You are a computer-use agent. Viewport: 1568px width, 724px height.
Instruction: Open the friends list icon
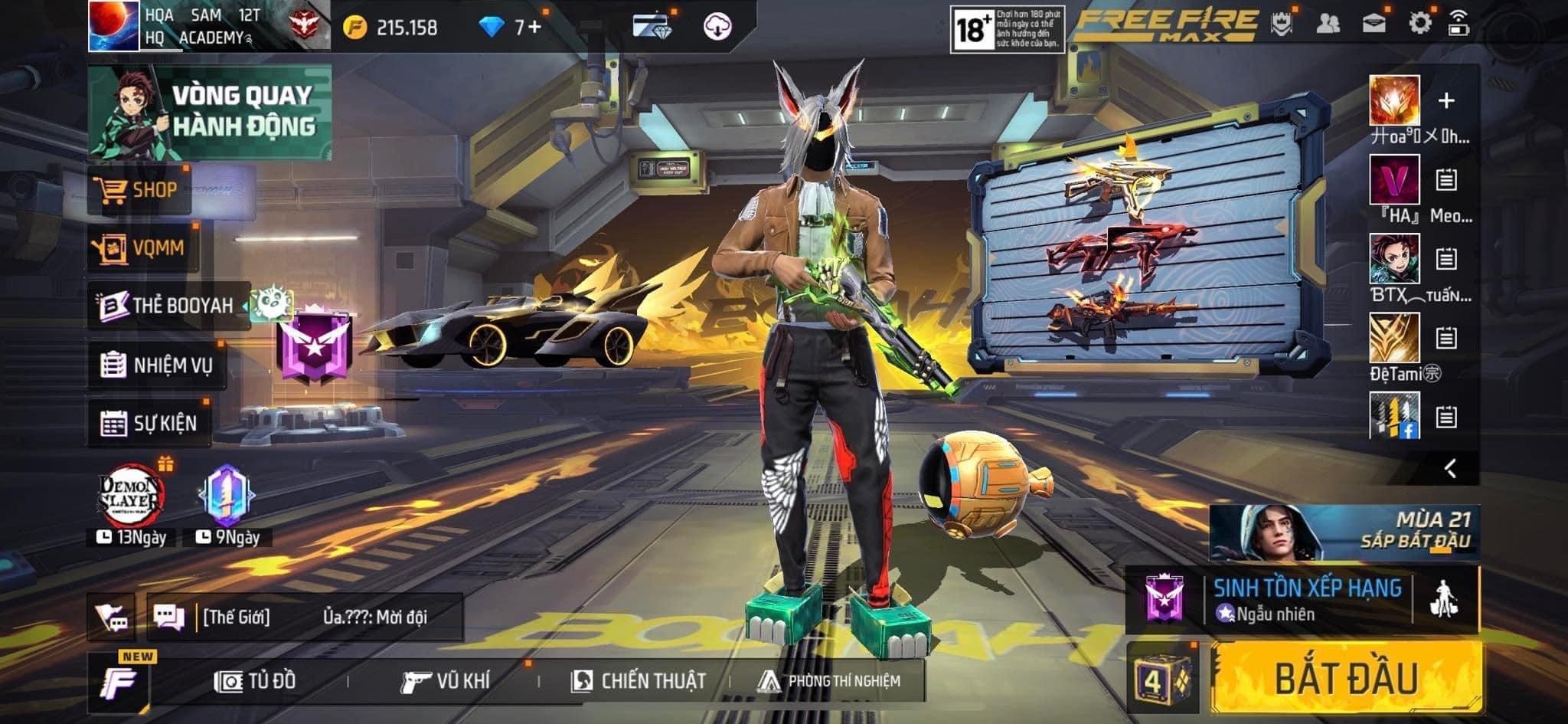click(1328, 23)
